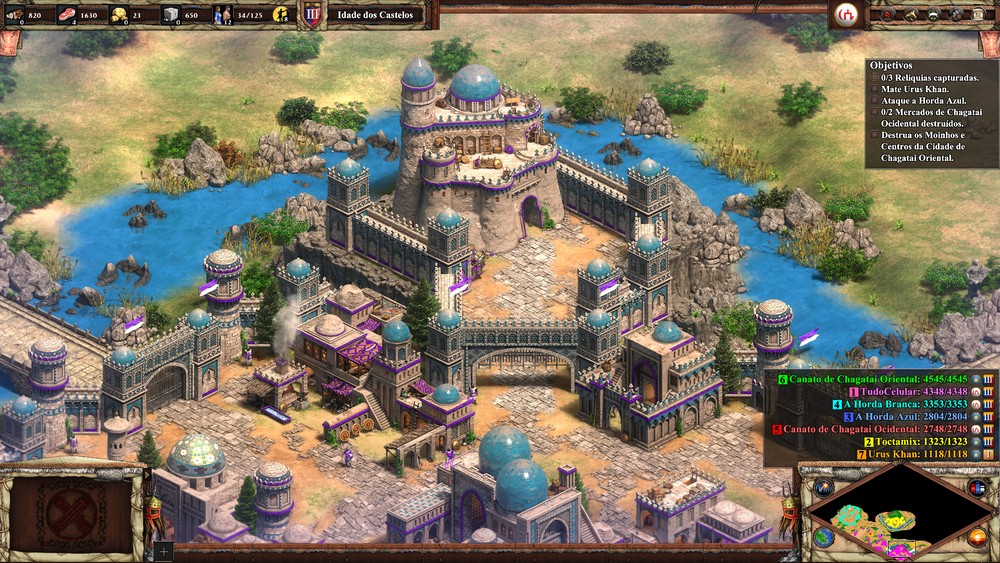
Task: Toggle the red and blue banners minimap mode
Action: coord(977,488)
